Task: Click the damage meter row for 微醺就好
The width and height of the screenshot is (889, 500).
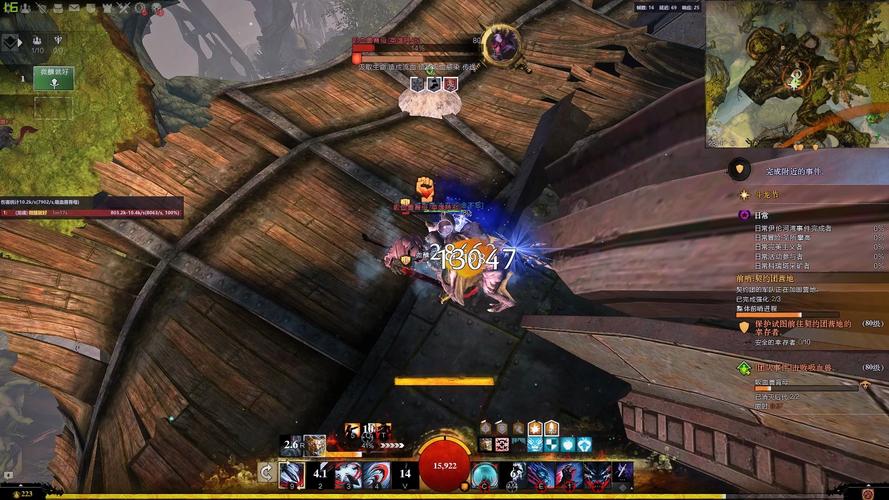Action: coord(90,212)
